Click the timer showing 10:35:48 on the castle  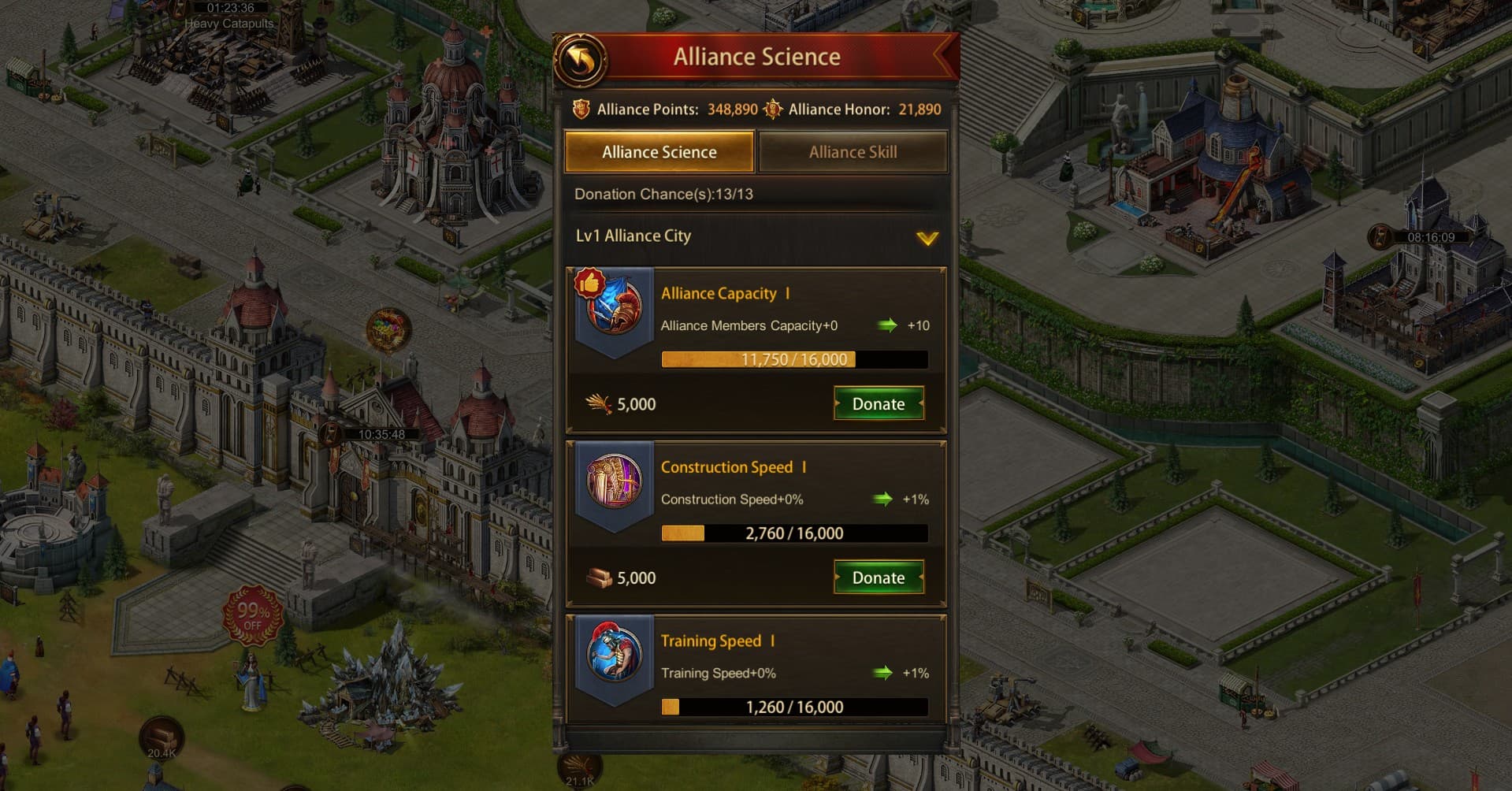381,433
